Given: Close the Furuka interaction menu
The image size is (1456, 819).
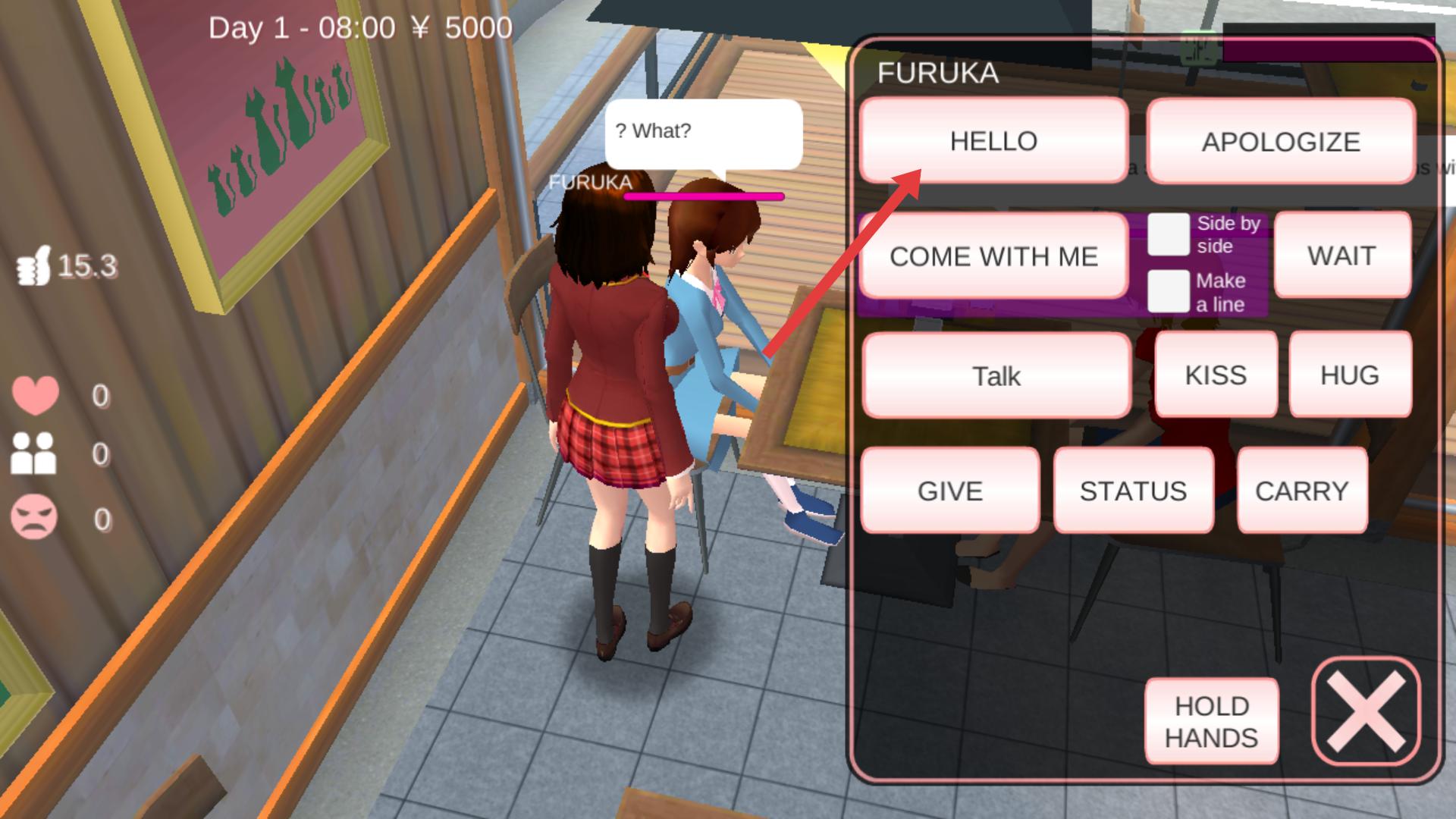Looking at the screenshot, I should pos(1366,711).
